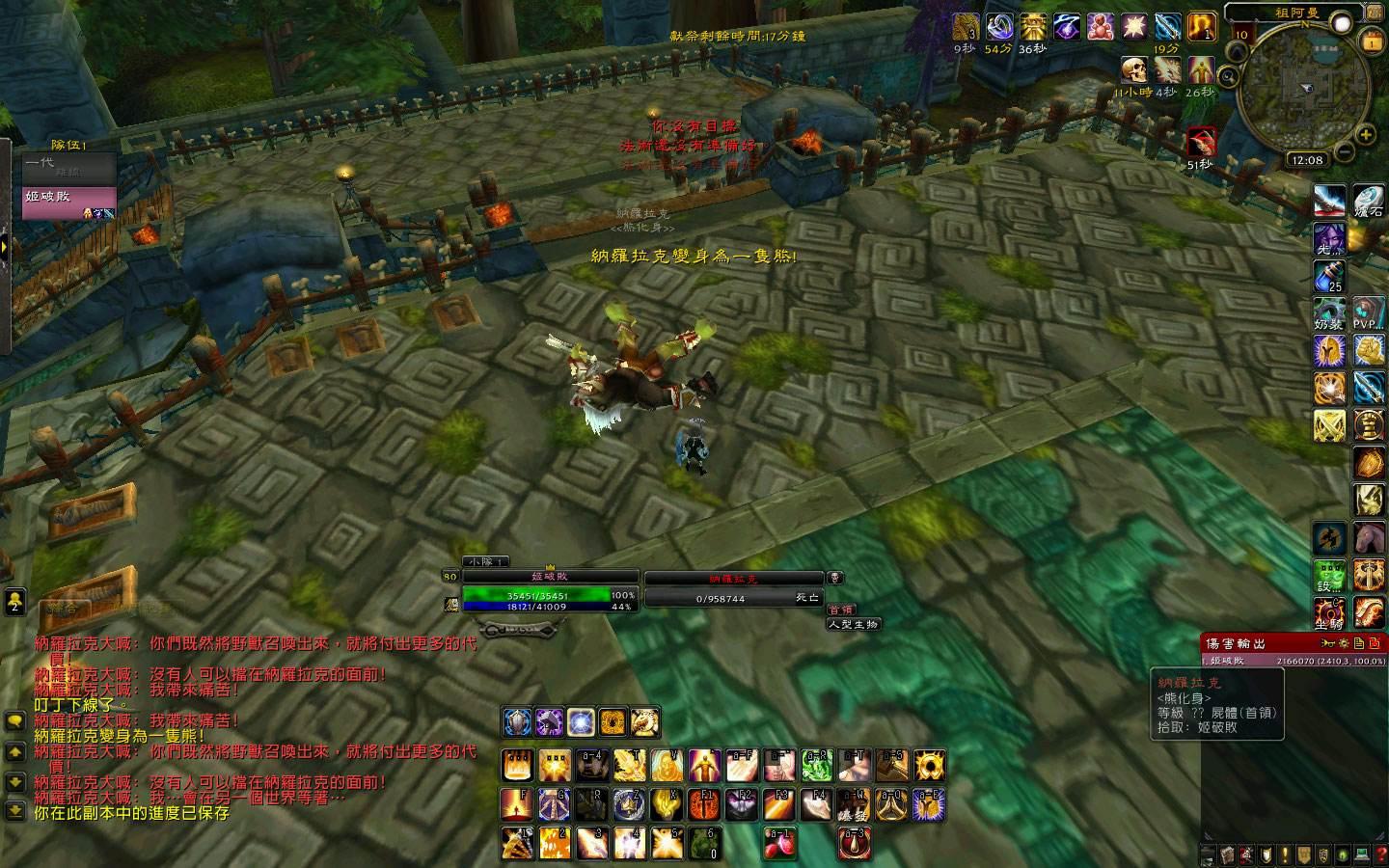
Task: Activate the winged golden figure ability bound to V
Action: tap(667, 766)
